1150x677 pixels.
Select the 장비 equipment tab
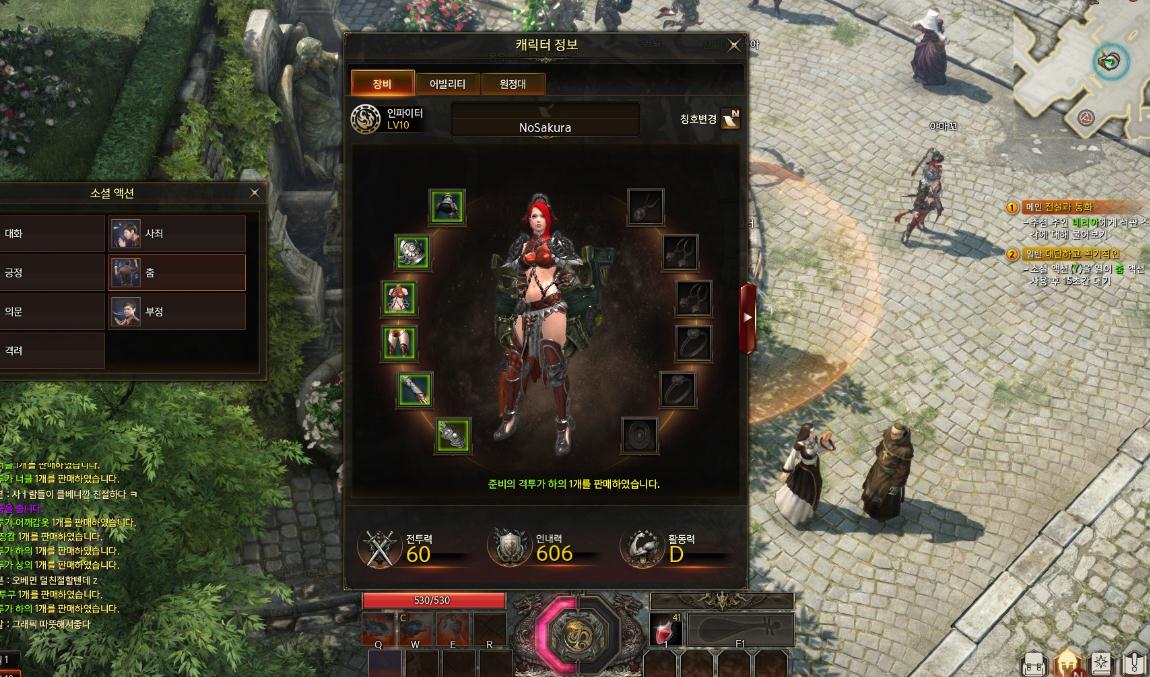click(x=382, y=84)
